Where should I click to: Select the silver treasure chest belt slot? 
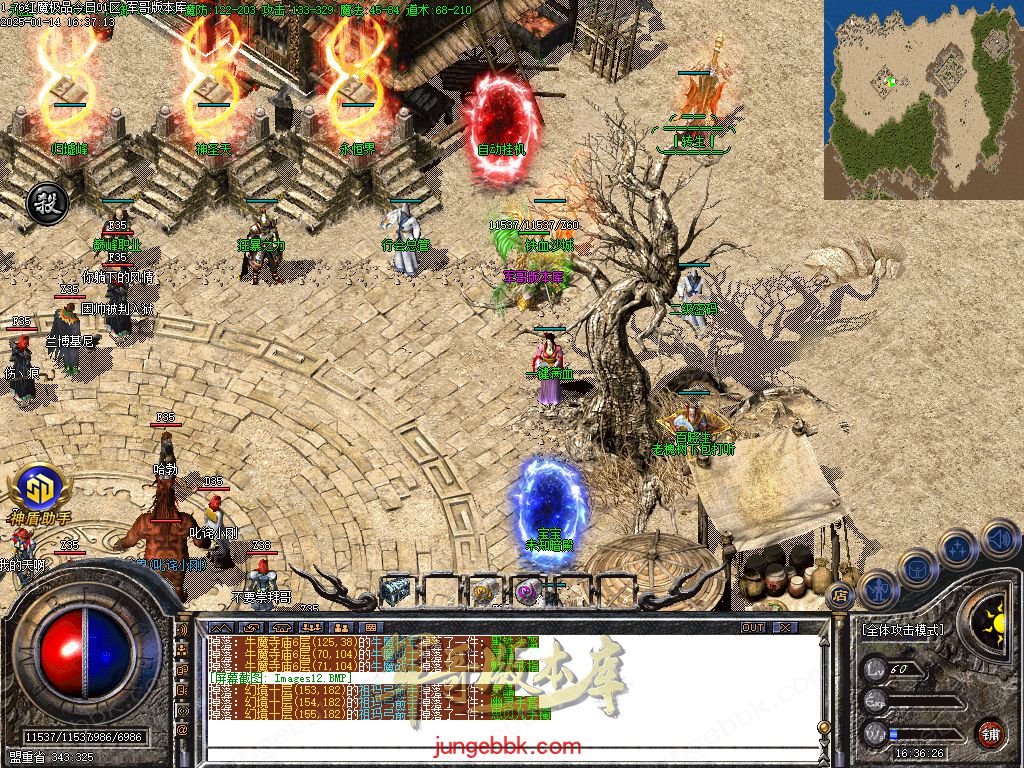point(396,591)
